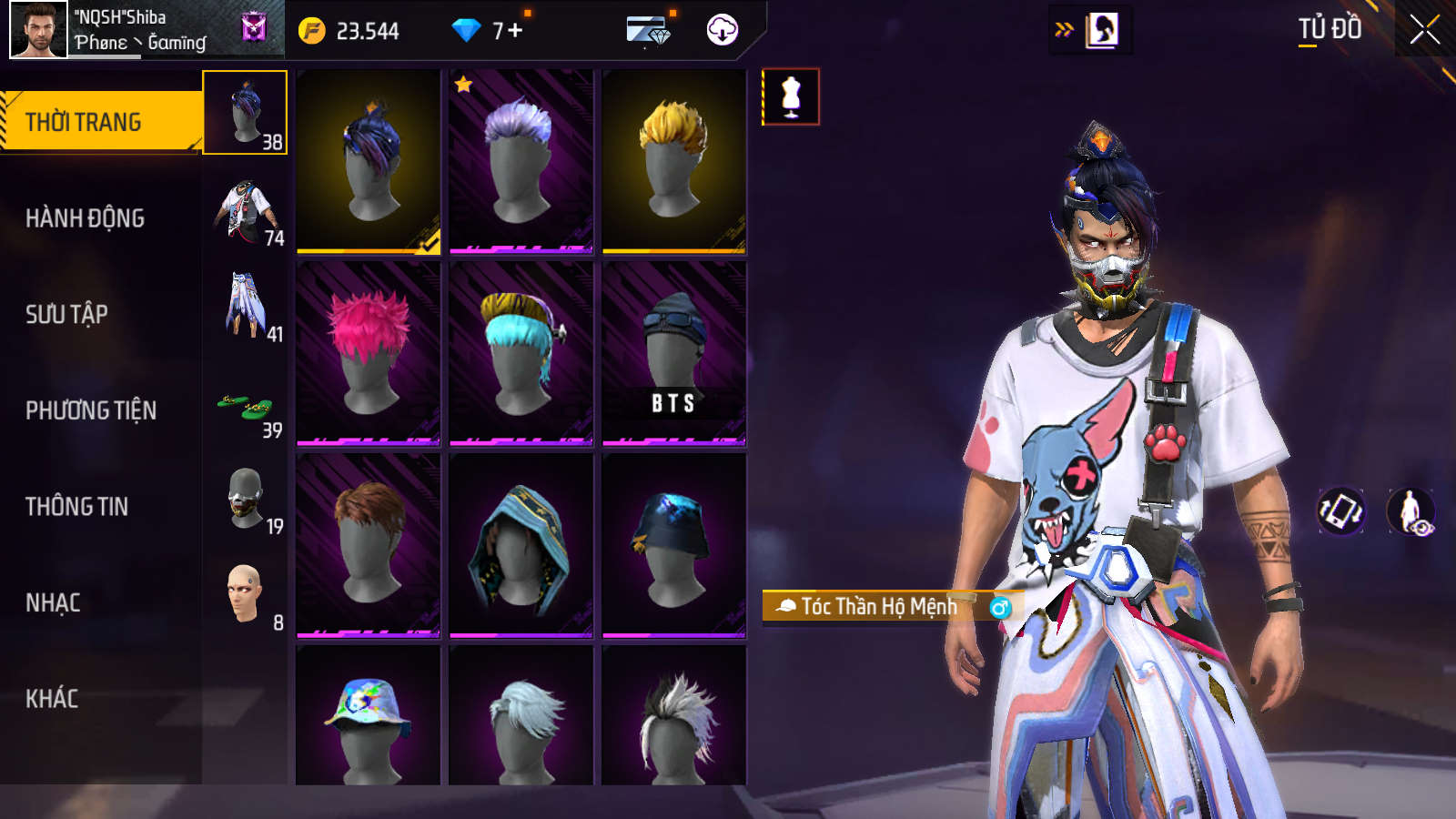The width and height of the screenshot is (1456, 819).
Task: Select the BTS beanie hat item
Action: coord(673,353)
